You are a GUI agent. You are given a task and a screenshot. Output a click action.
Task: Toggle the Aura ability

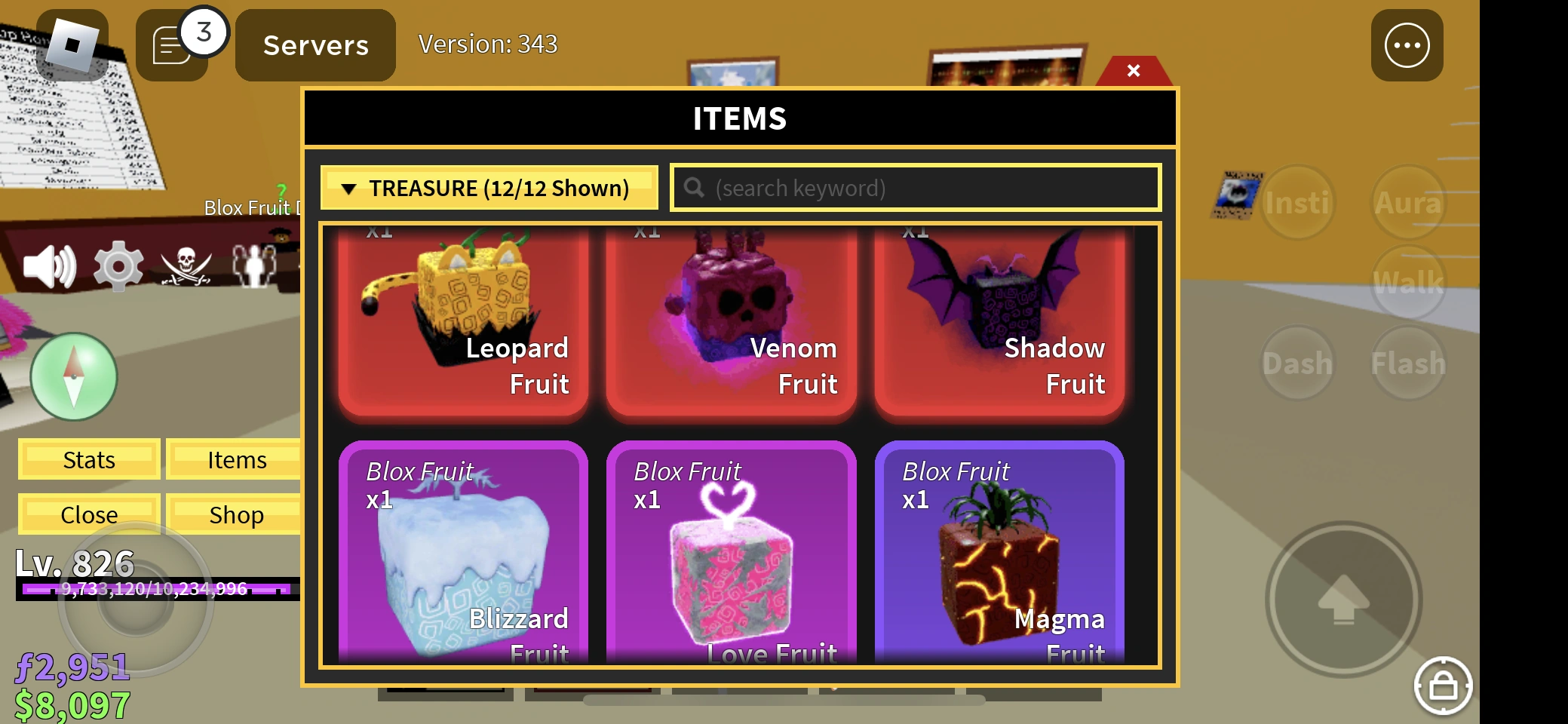point(1407,202)
